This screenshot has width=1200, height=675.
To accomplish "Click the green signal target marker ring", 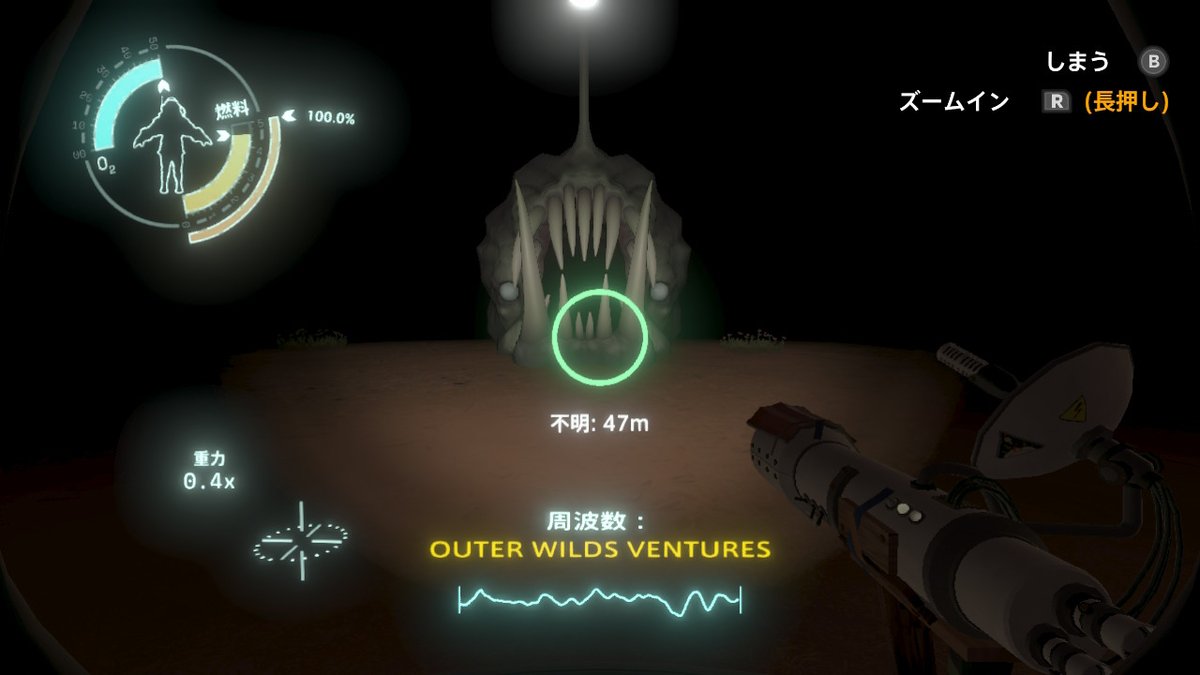I will [x=600, y=336].
